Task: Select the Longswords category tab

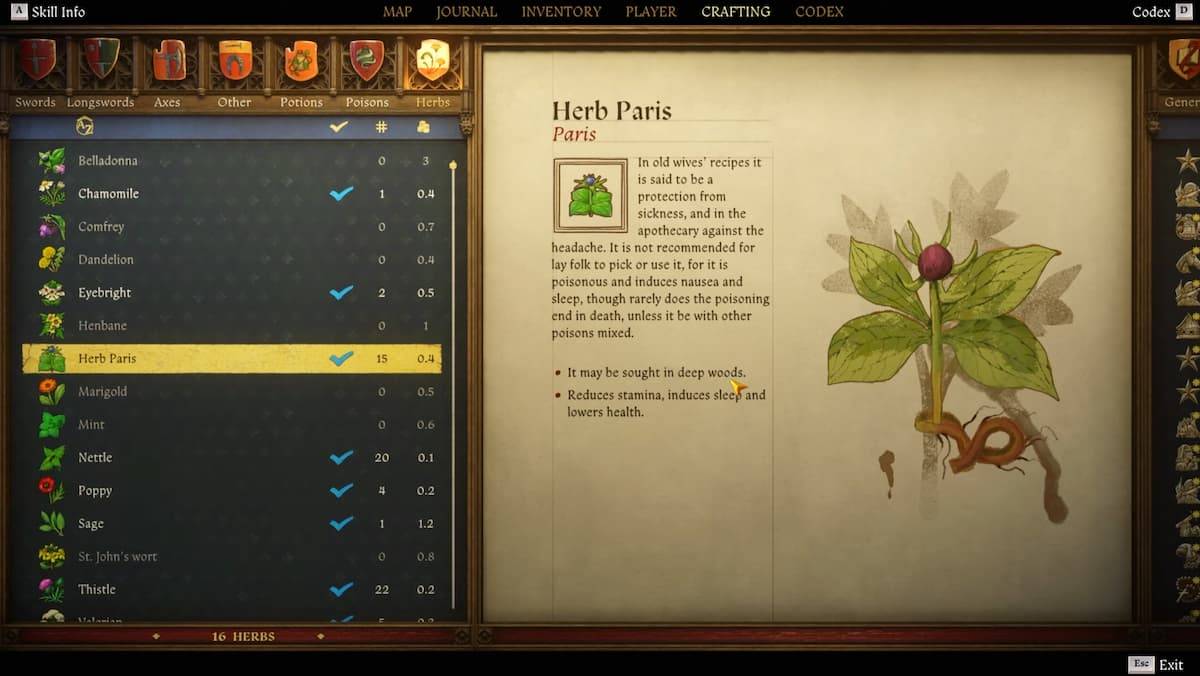Action: 100,71
